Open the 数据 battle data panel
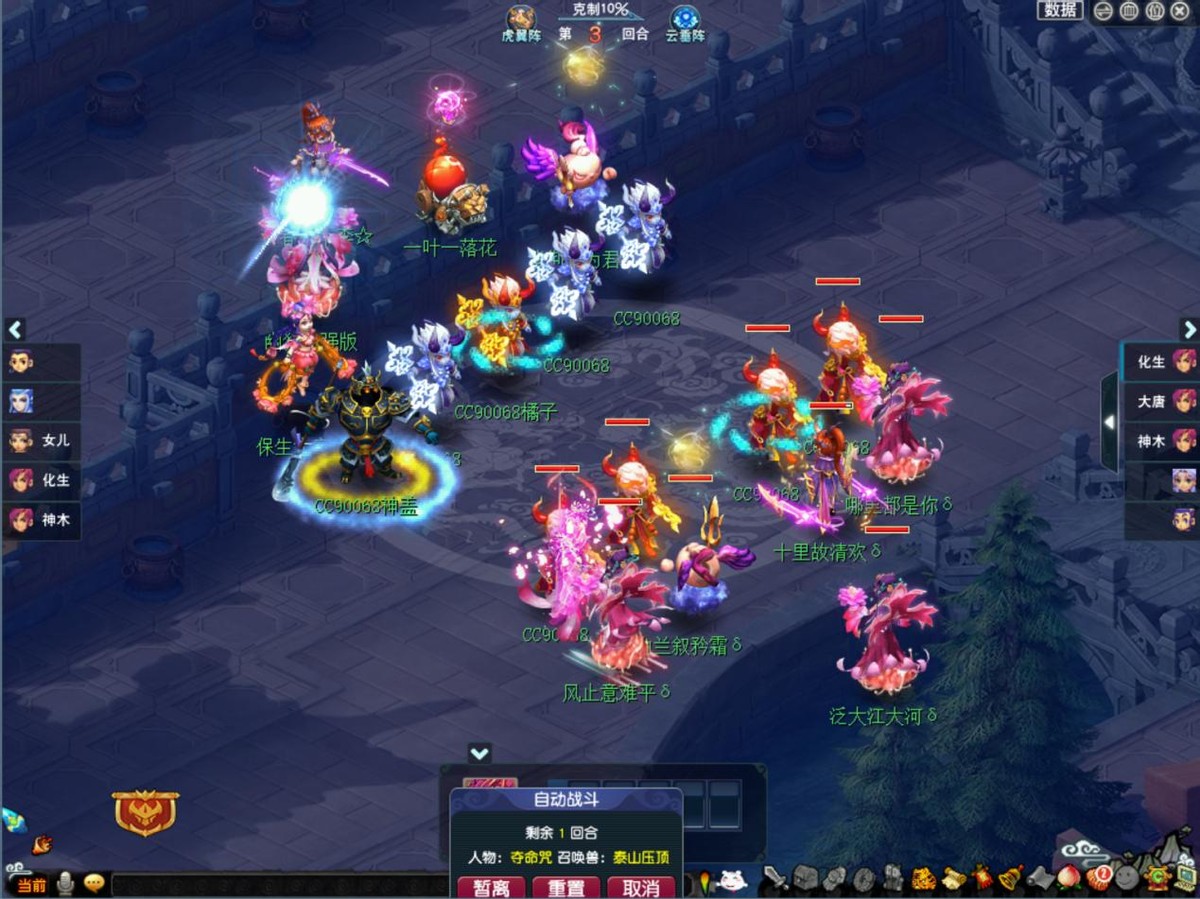The image size is (1200, 899). pyautogui.click(x=1060, y=10)
